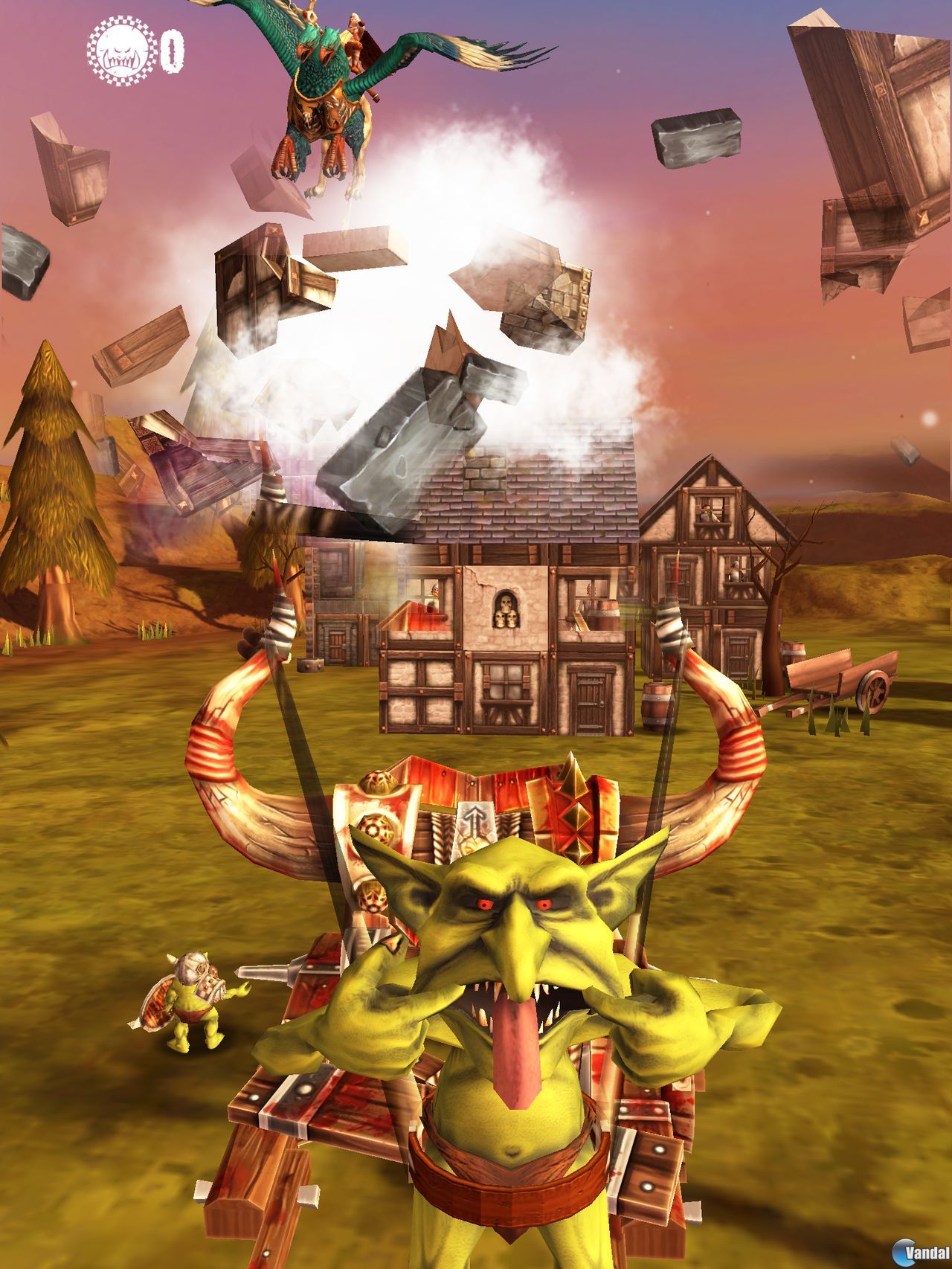Tap the villager in the upper window
This screenshot has height=1269, width=952.
pos(707,513)
